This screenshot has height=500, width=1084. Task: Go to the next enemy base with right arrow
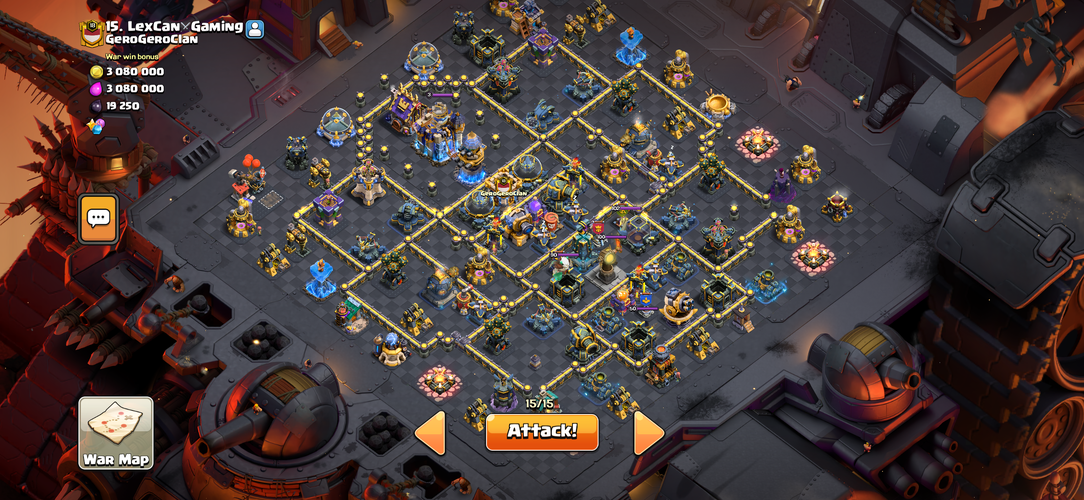click(x=648, y=432)
